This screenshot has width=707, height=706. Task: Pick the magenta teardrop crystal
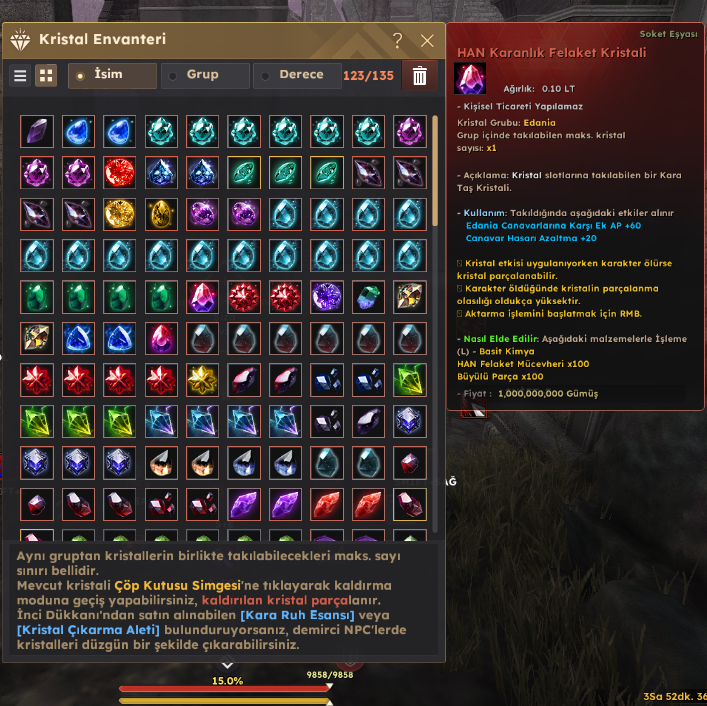160,338
